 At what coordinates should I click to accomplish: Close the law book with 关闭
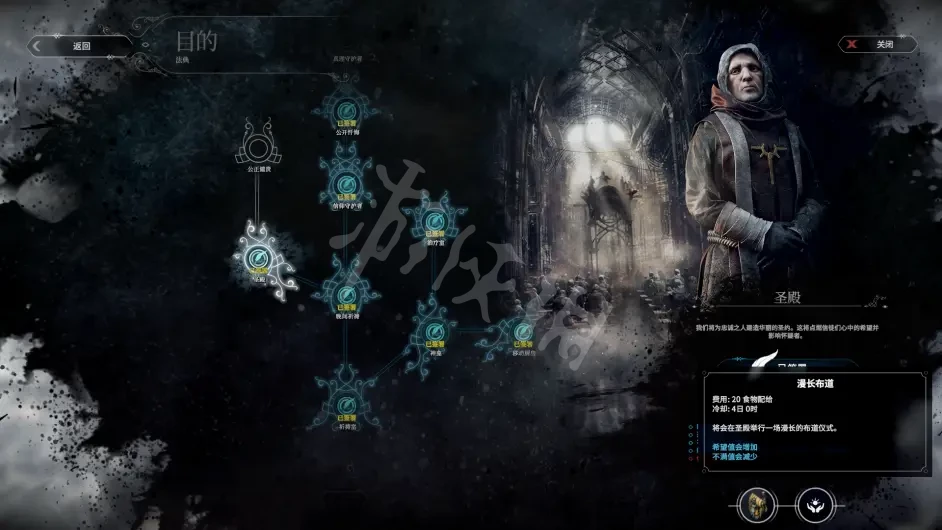click(878, 44)
